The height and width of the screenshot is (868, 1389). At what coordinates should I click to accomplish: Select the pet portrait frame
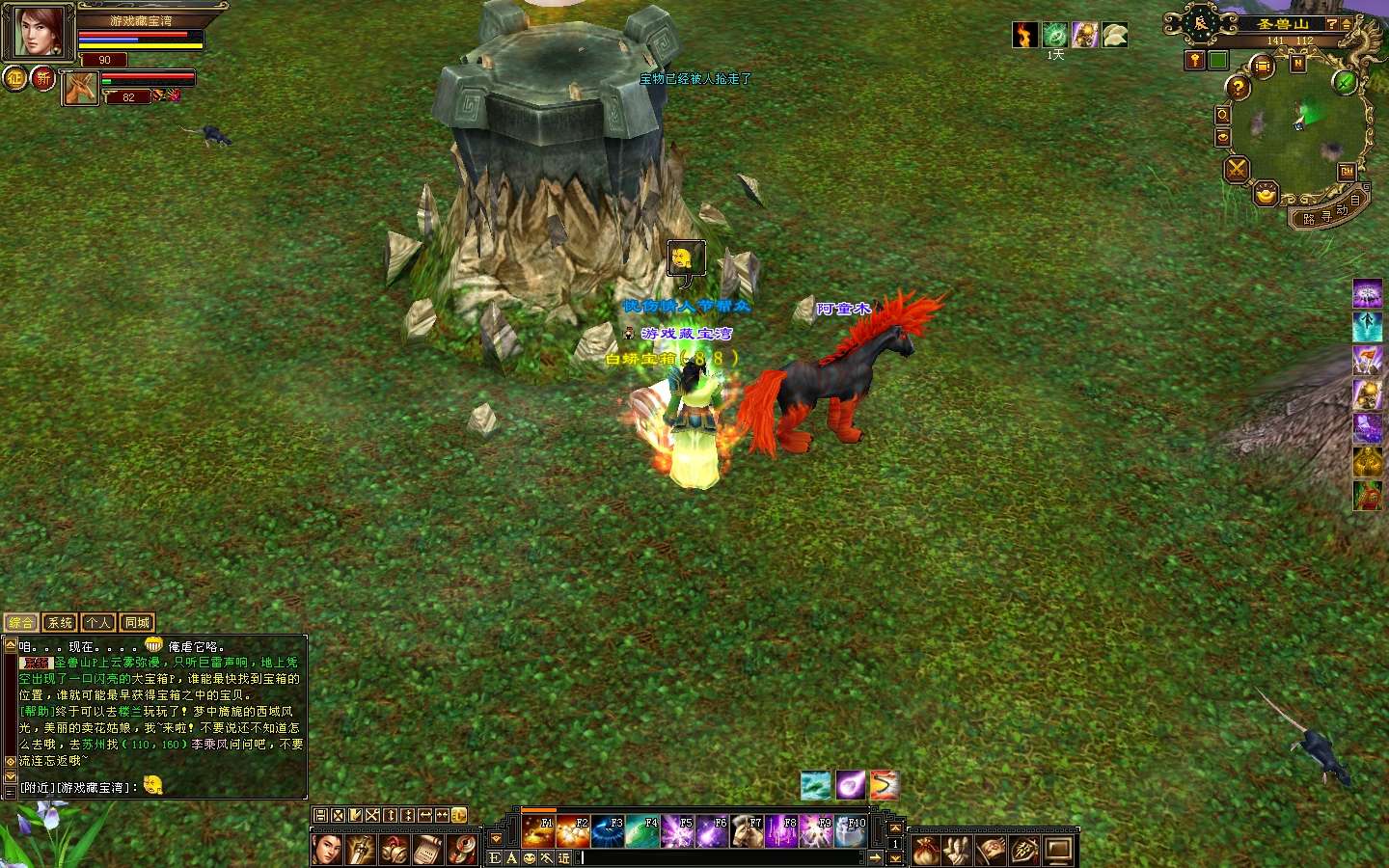point(81,89)
